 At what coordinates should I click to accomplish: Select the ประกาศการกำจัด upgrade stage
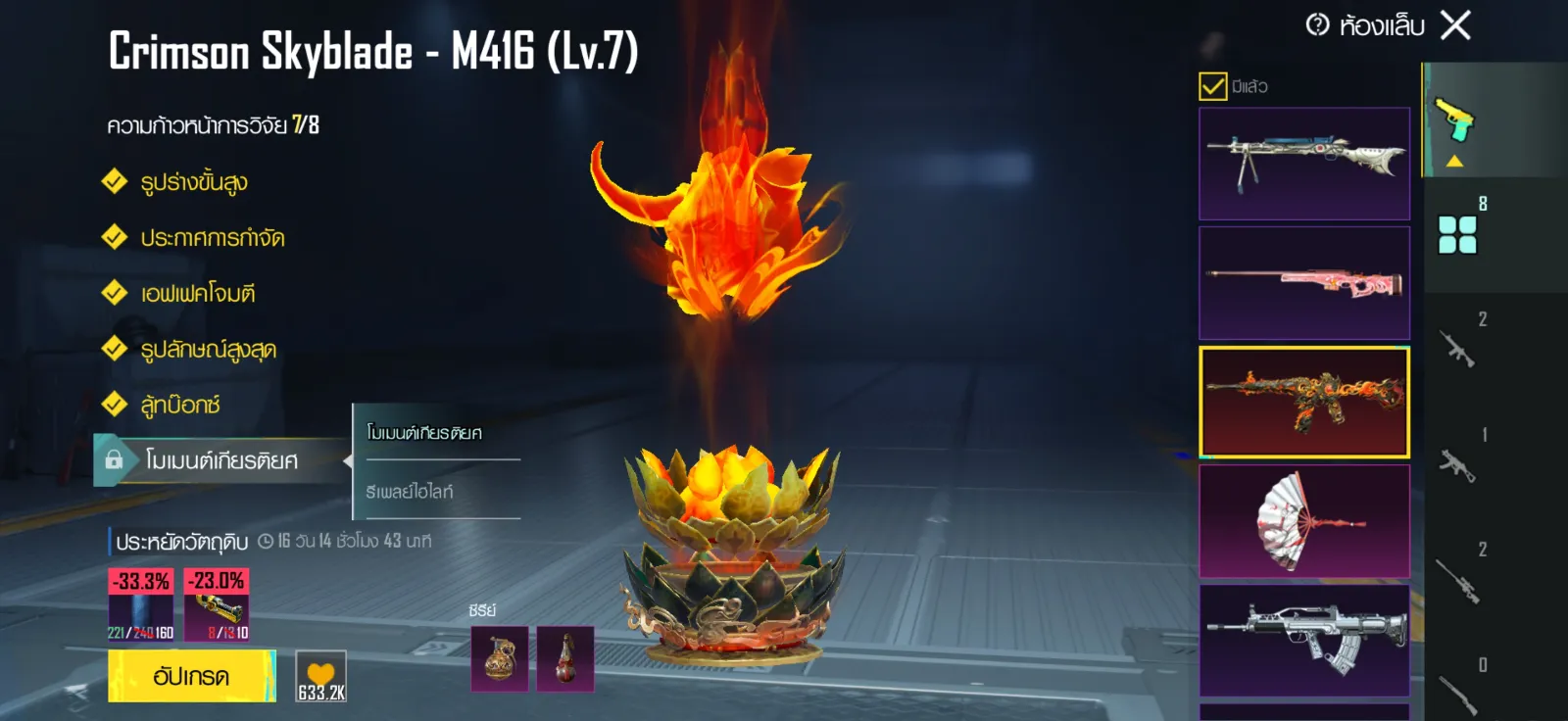coord(212,238)
